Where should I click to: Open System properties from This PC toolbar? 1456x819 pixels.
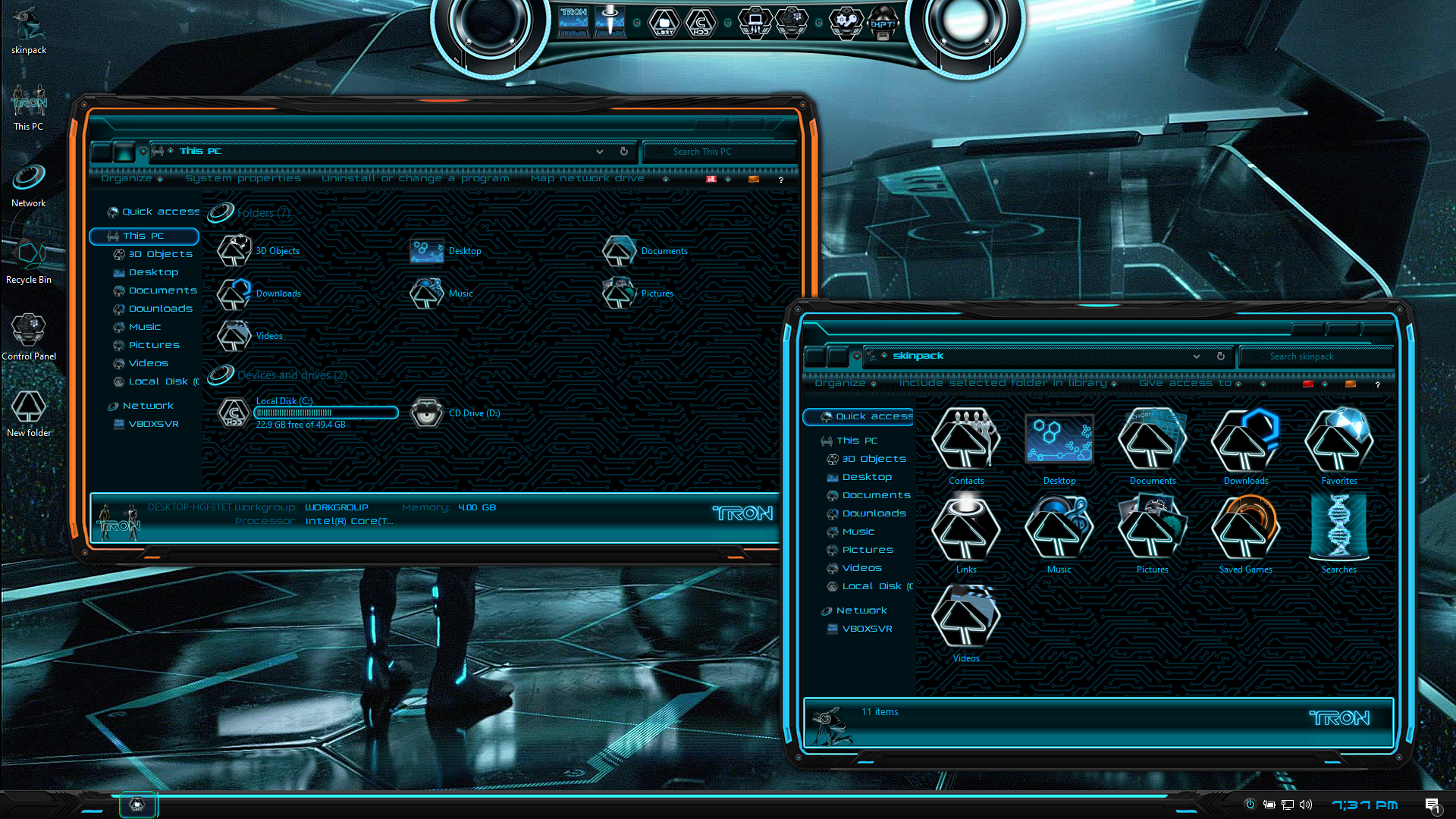pos(243,178)
